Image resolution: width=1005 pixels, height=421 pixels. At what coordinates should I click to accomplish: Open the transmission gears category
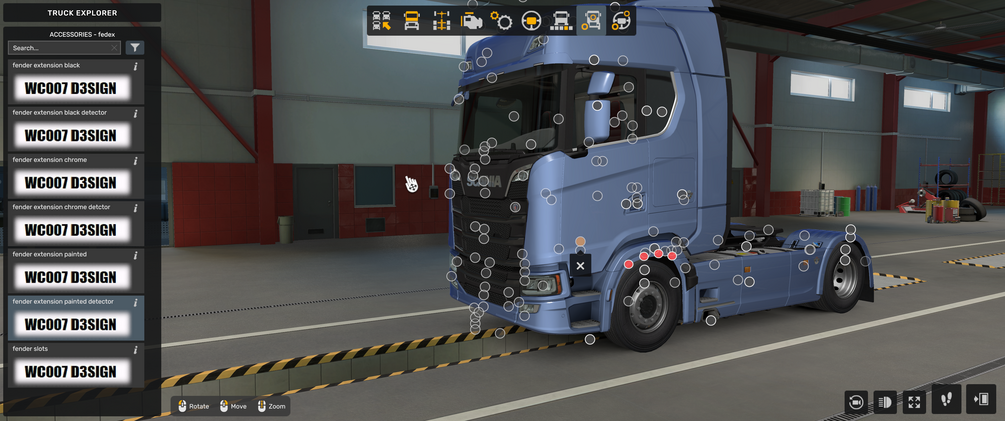point(501,21)
